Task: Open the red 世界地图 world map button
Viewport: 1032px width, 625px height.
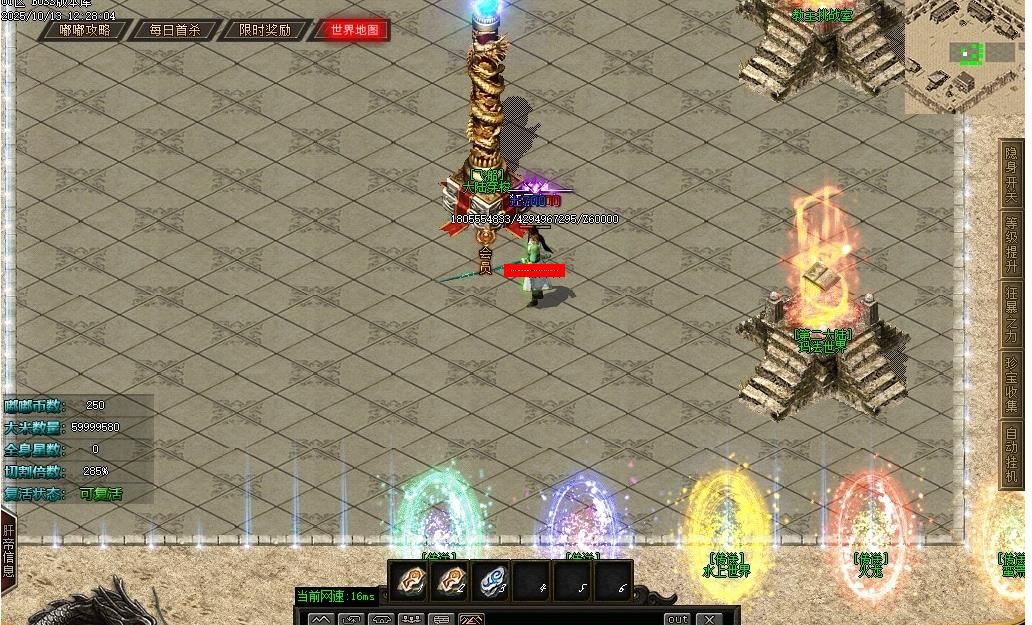Action: click(355, 30)
